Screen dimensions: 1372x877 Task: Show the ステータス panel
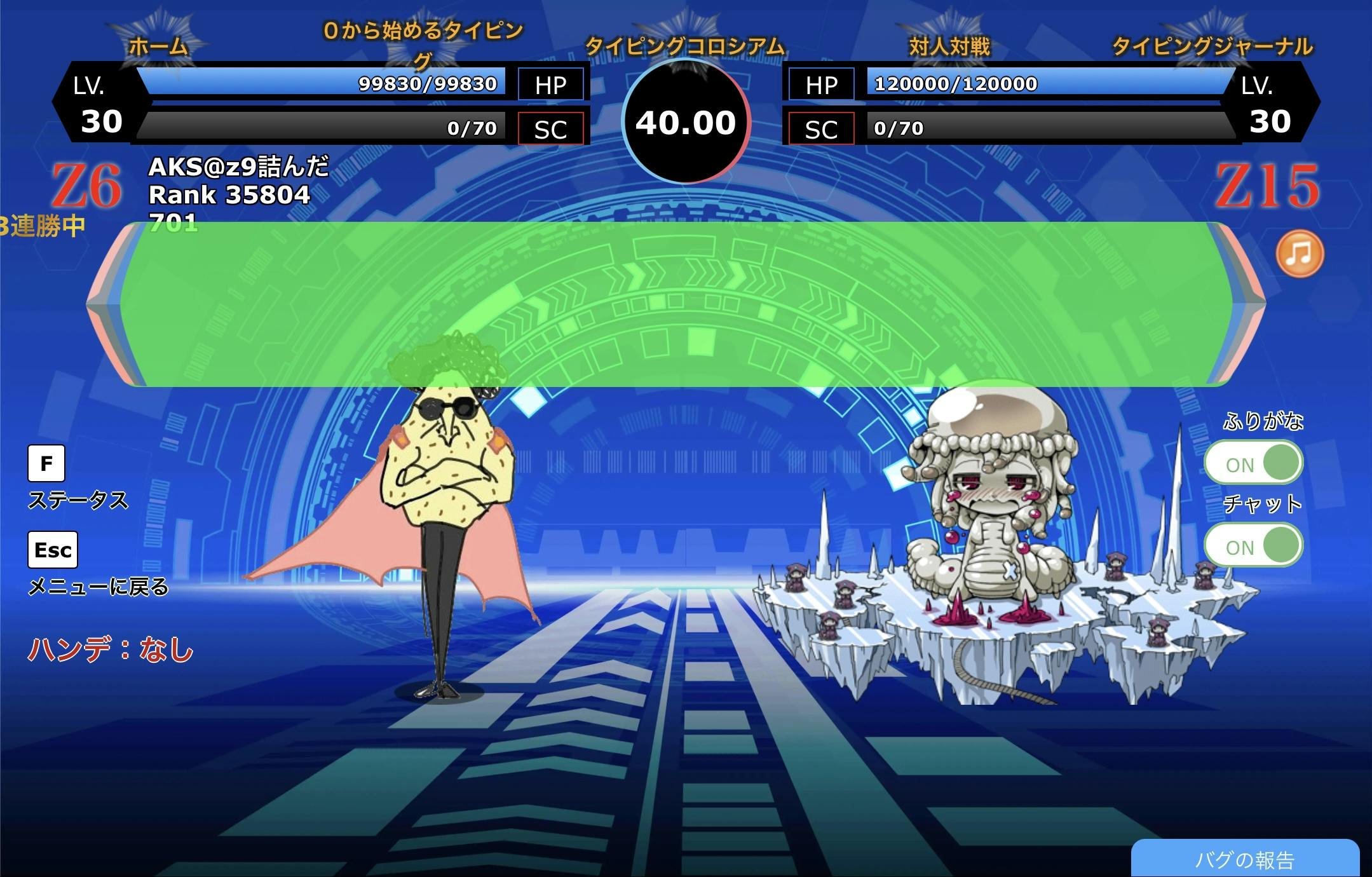(x=46, y=463)
